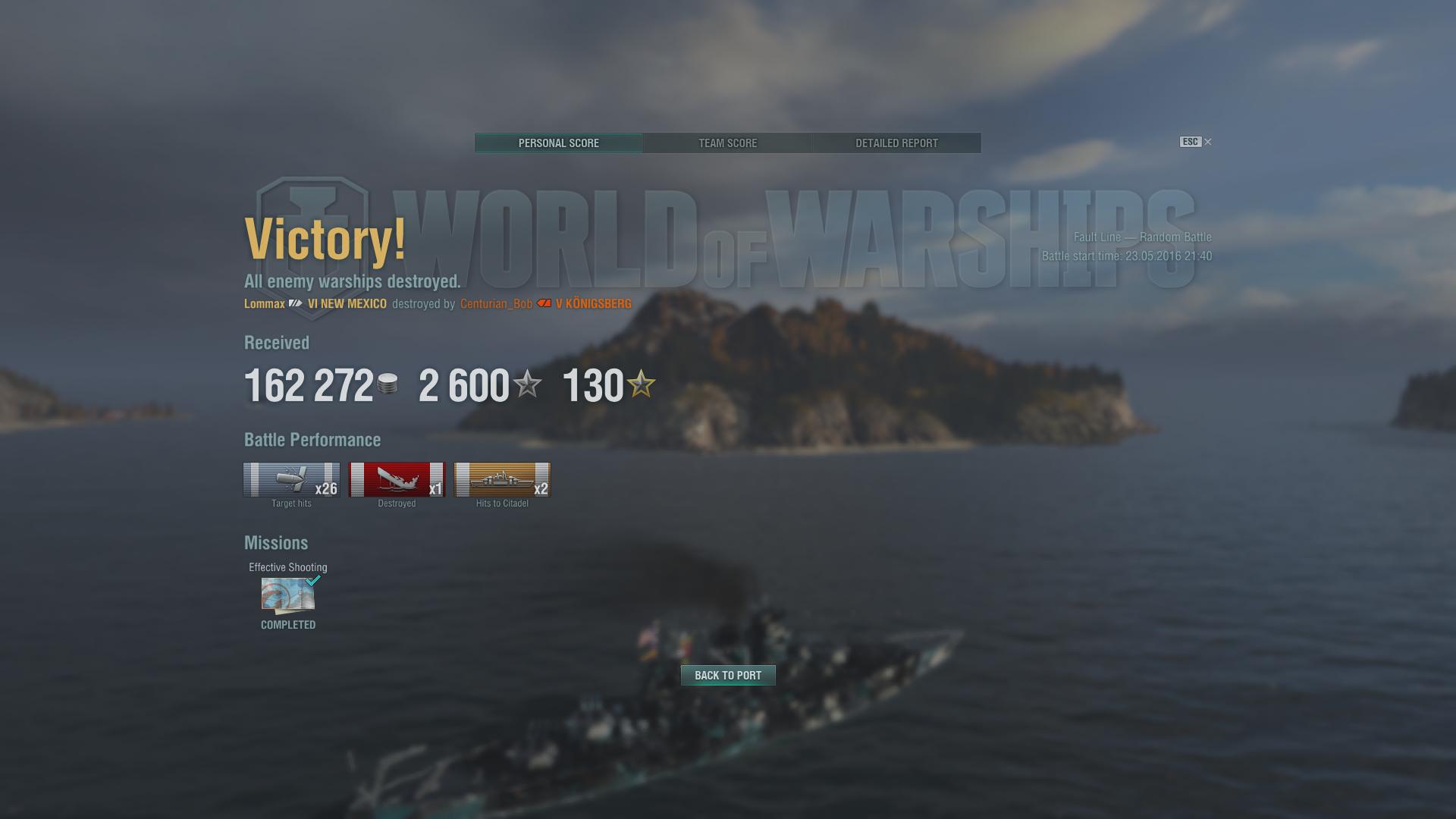
Task: Click player name Centurian_Bob
Action: pyautogui.click(x=496, y=304)
